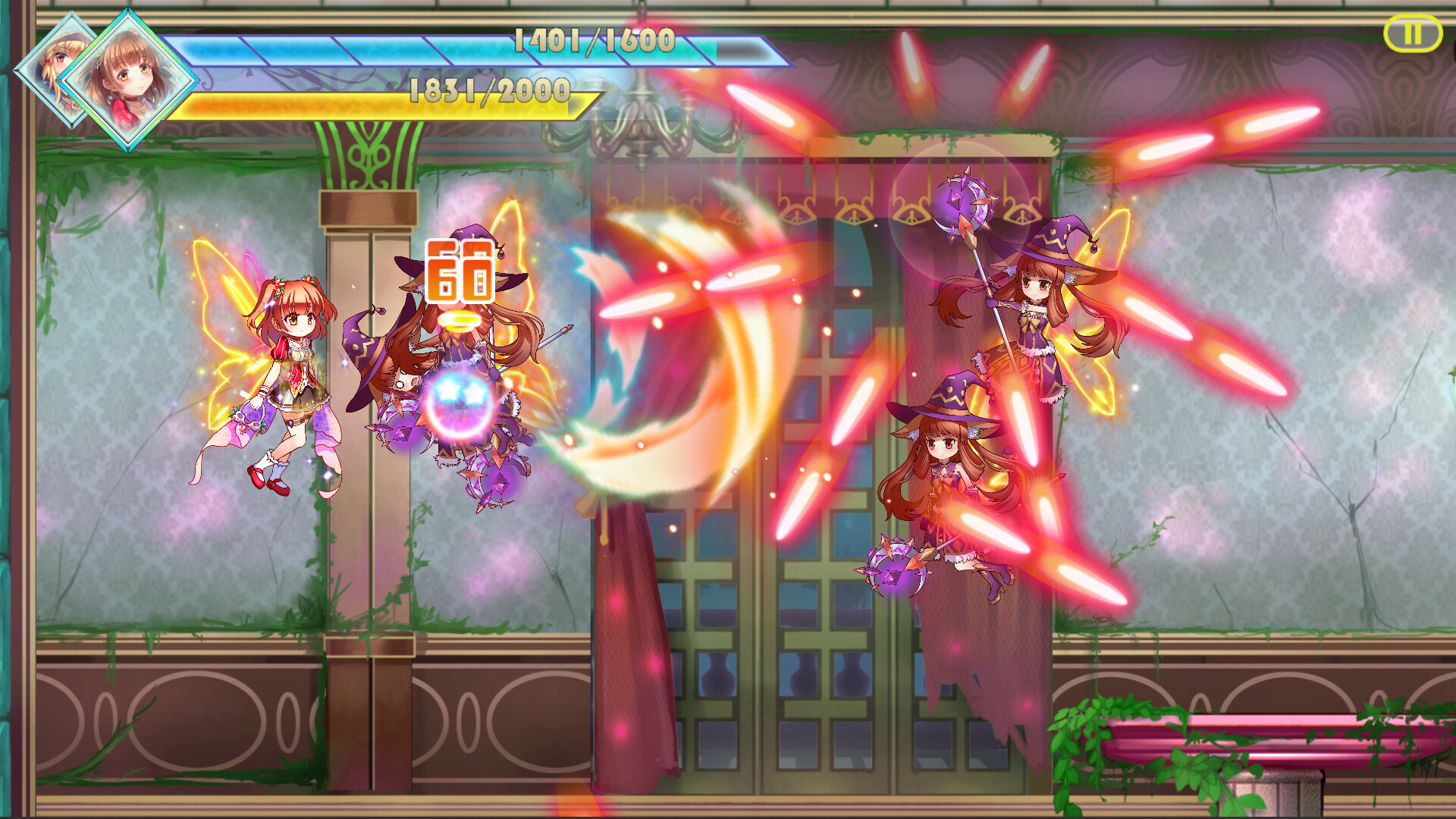Select the blonde character portrait in the top-left
This screenshot has width=1456, height=819.
pyautogui.click(x=57, y=61)
